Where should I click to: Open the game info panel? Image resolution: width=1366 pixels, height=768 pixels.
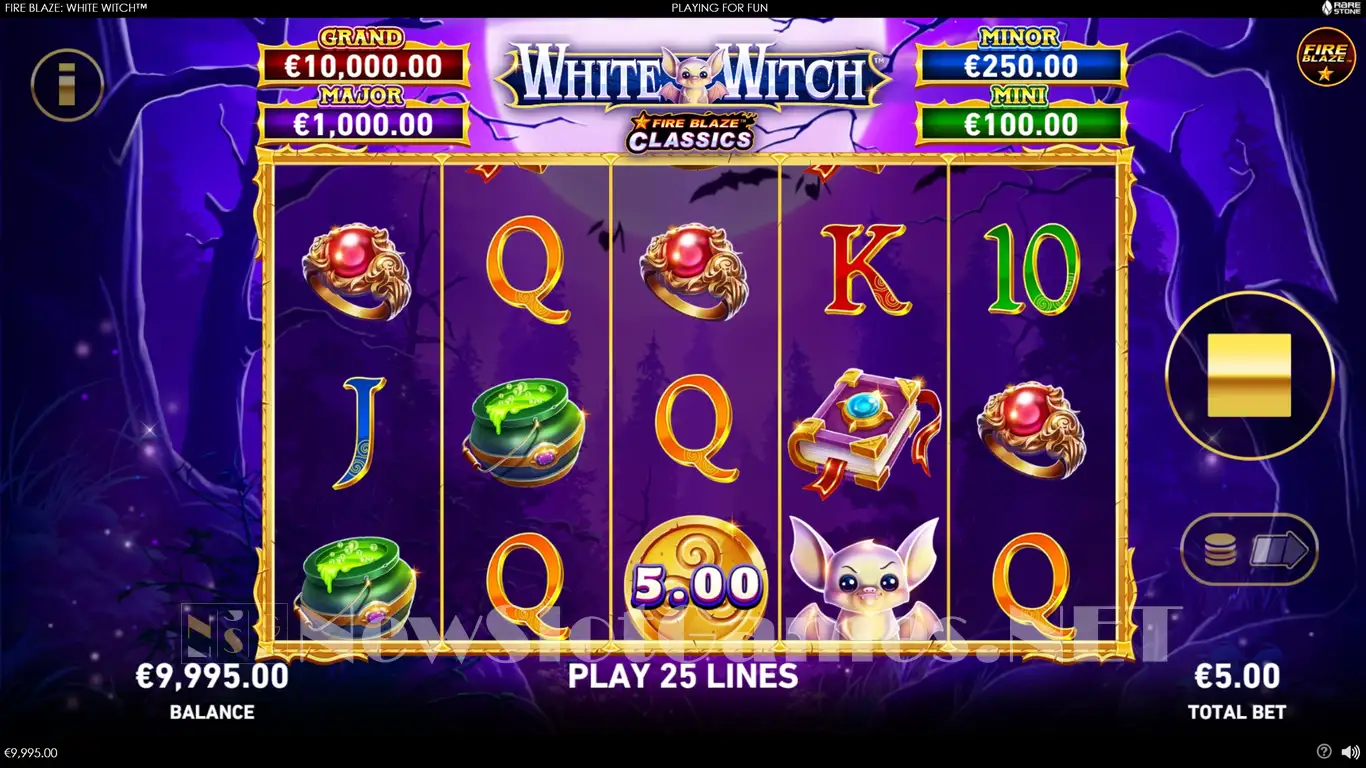[67, 85]
